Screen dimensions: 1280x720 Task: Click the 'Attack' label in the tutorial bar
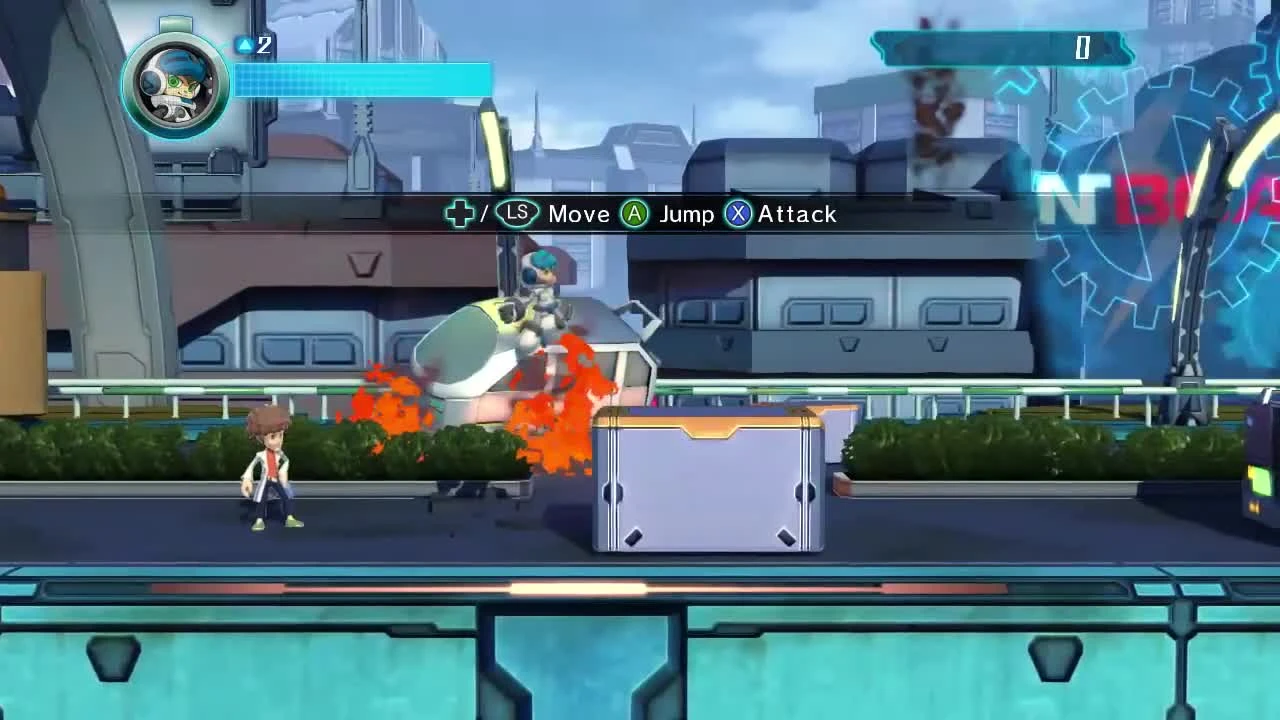point(797,213)
